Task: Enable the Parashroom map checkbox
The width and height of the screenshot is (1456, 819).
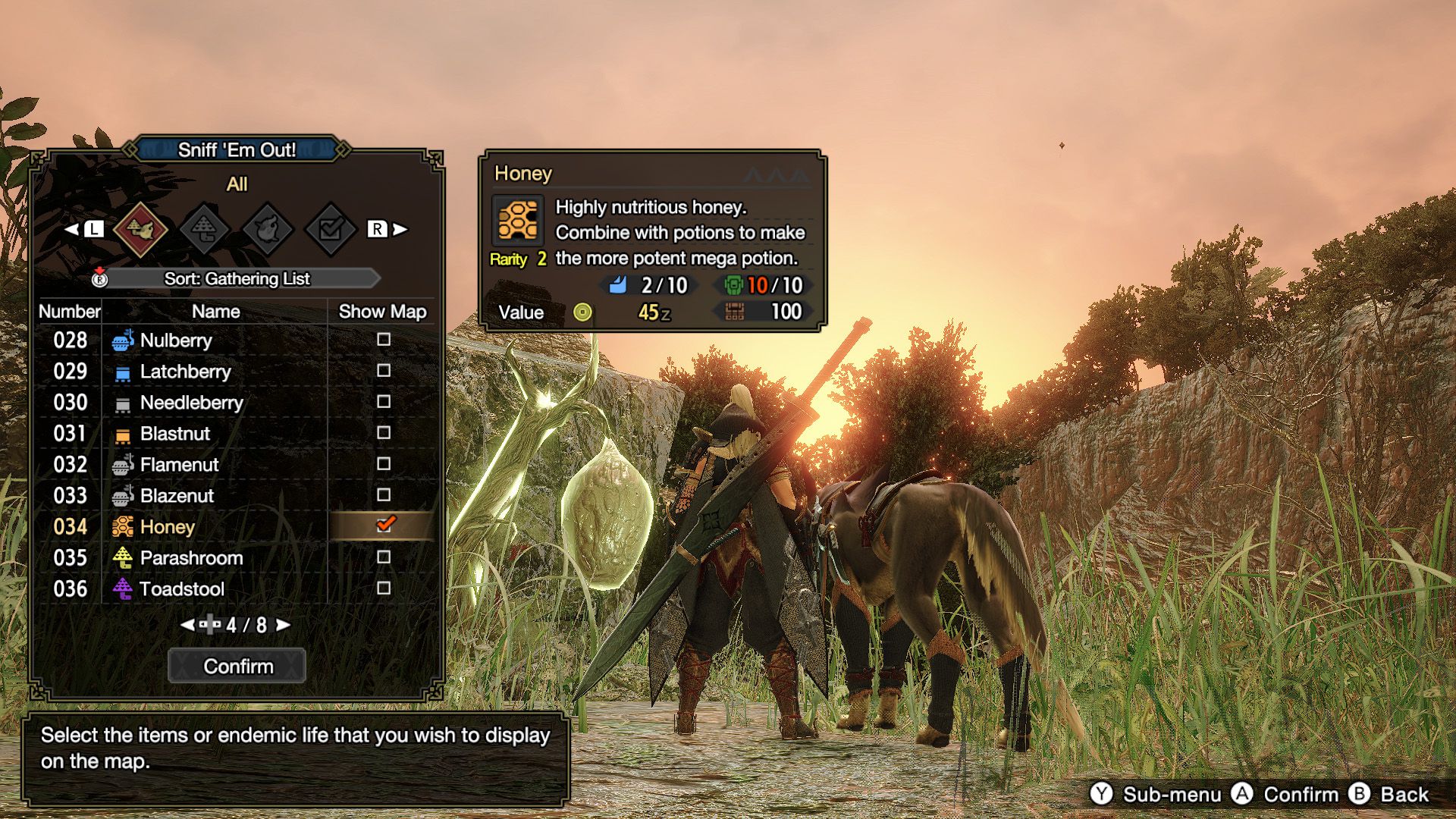Action: (384, 557)
